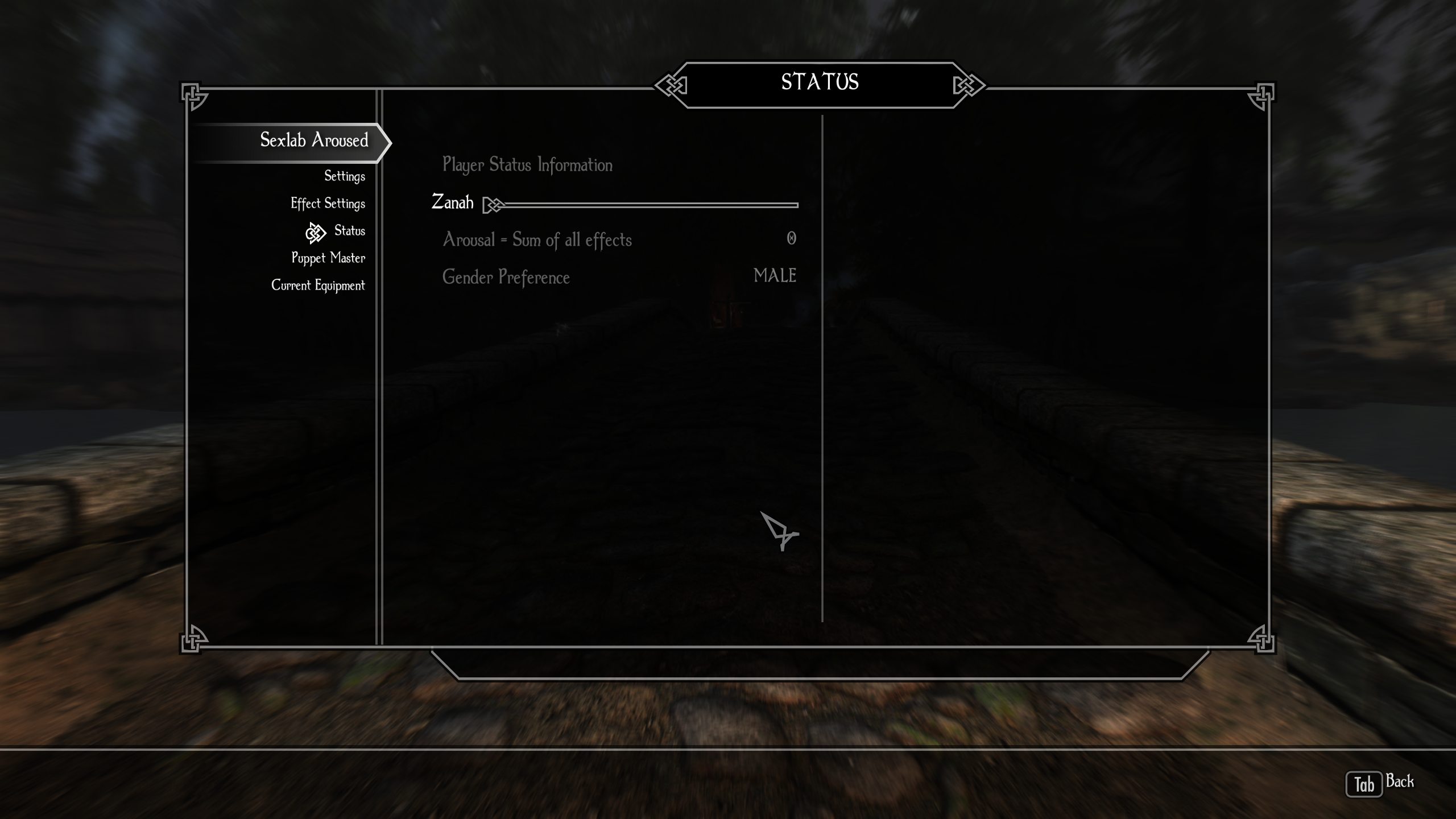Open the Status page
This screenshot has height=819, width=1456.
pos(349,231)
